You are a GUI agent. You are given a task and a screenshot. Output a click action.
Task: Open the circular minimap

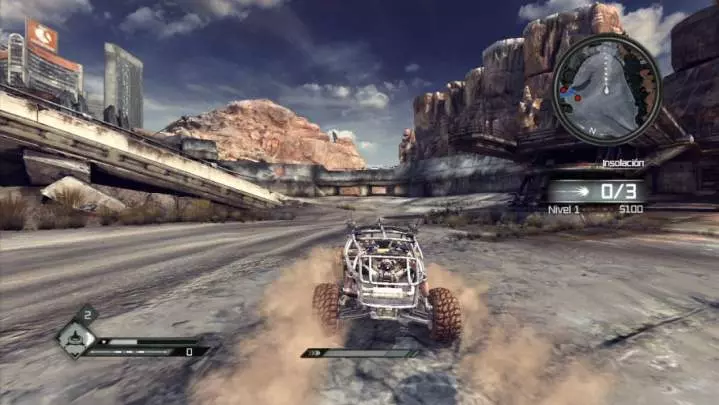pyautogui.click(x=607, y=90)
